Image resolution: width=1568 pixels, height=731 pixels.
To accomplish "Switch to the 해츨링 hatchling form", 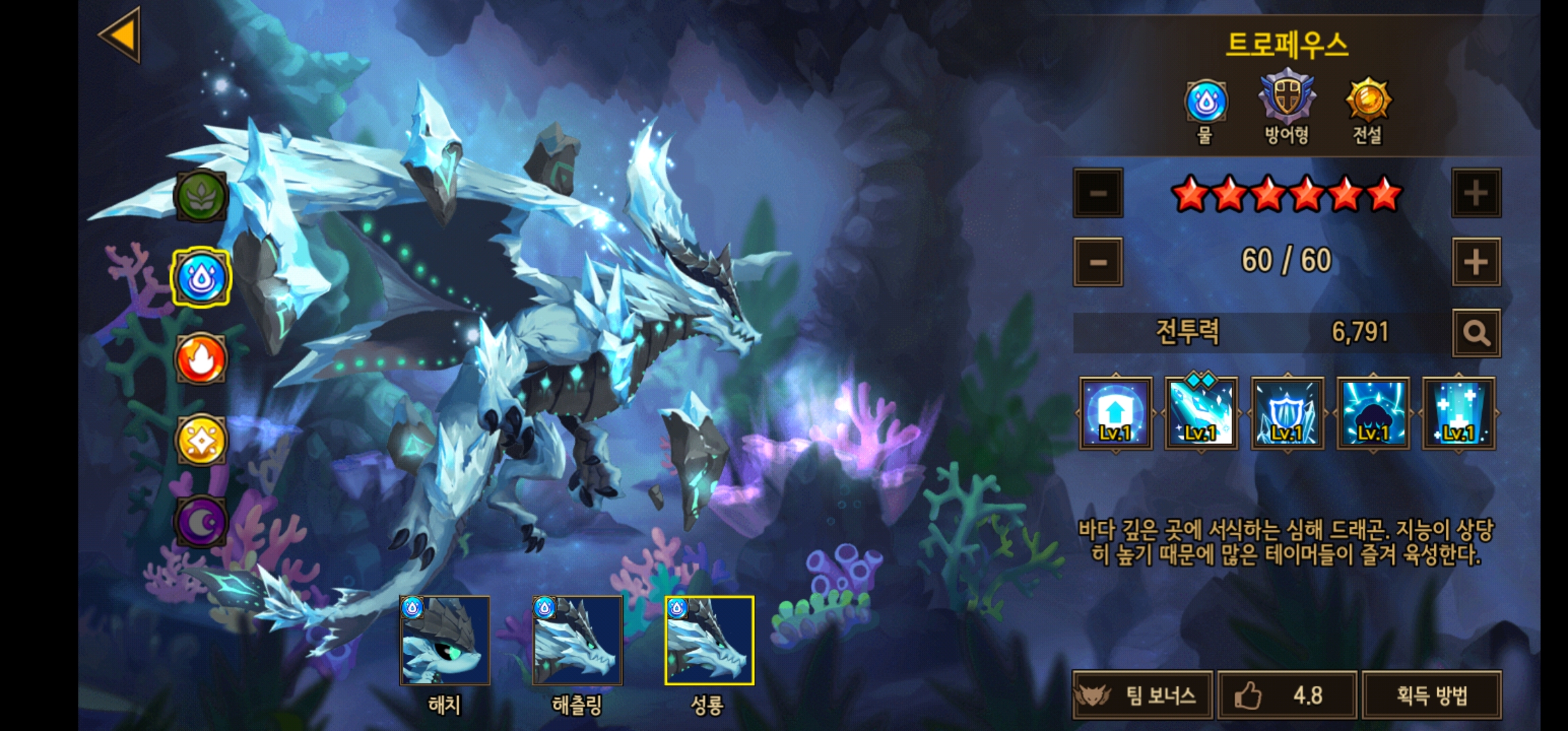I will tap(578, 641).
